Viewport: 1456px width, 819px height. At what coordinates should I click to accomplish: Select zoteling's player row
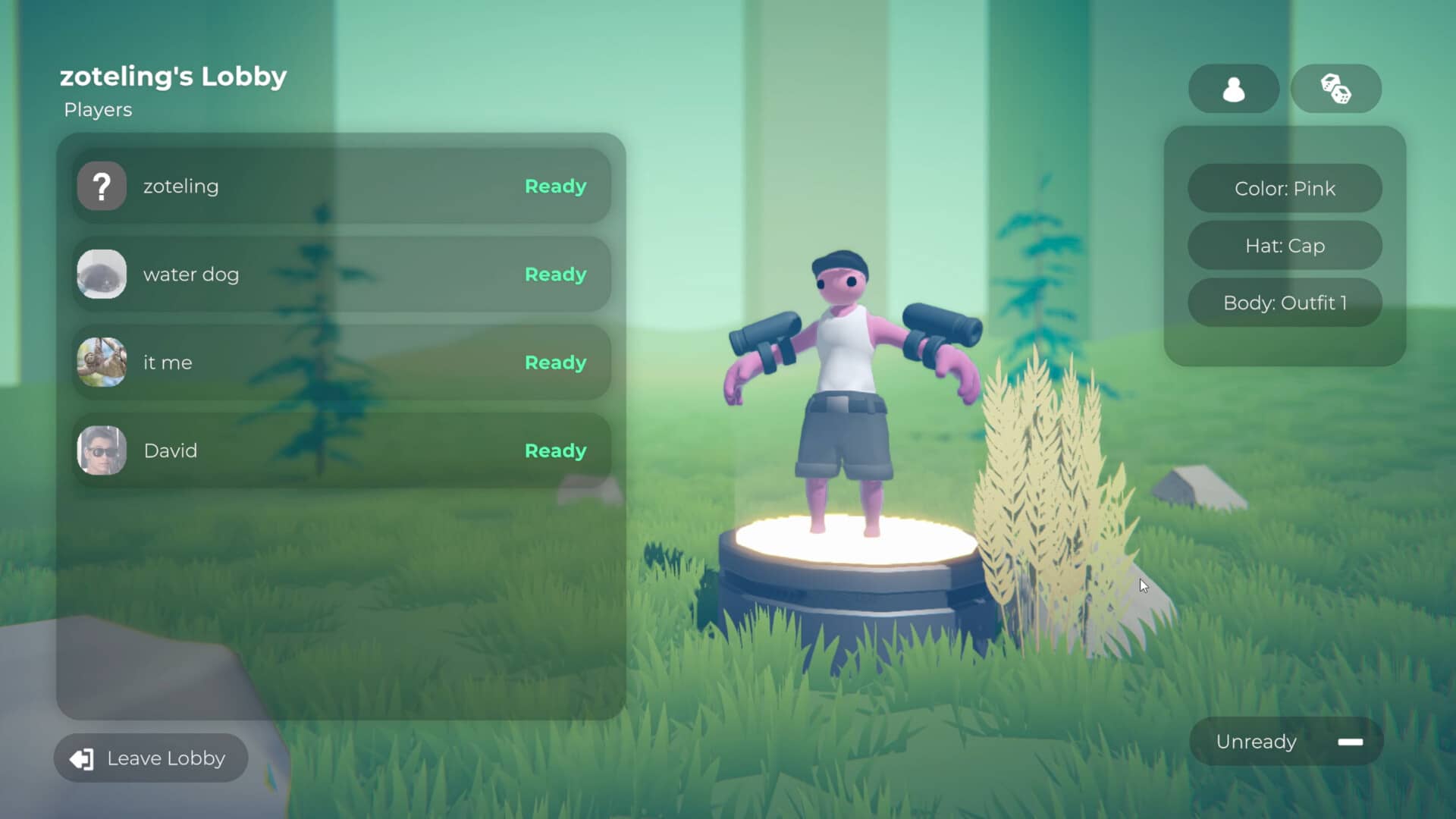[341, 186]
